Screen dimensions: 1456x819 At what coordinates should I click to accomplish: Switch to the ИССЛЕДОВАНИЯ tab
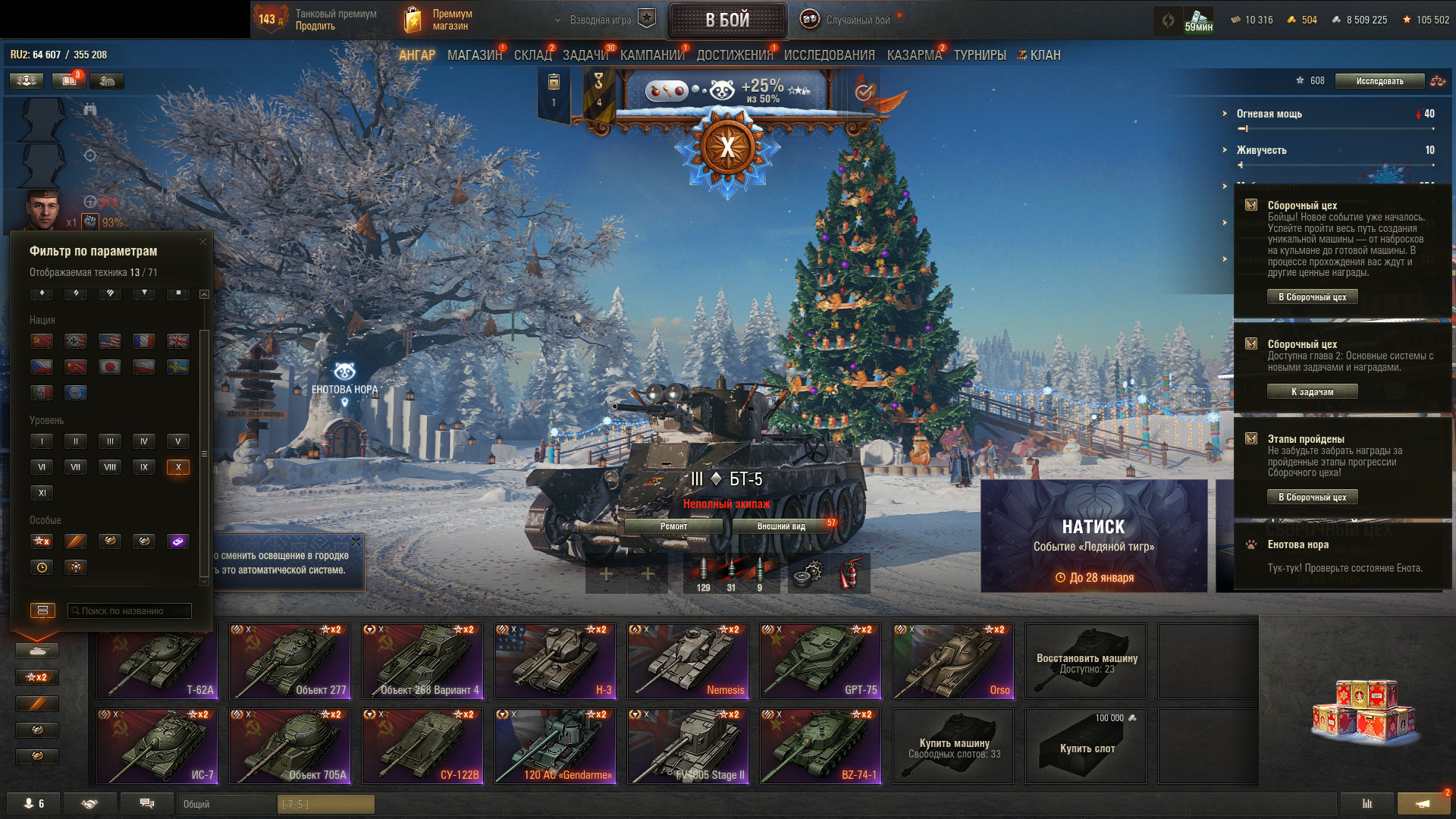coord(829,55)
